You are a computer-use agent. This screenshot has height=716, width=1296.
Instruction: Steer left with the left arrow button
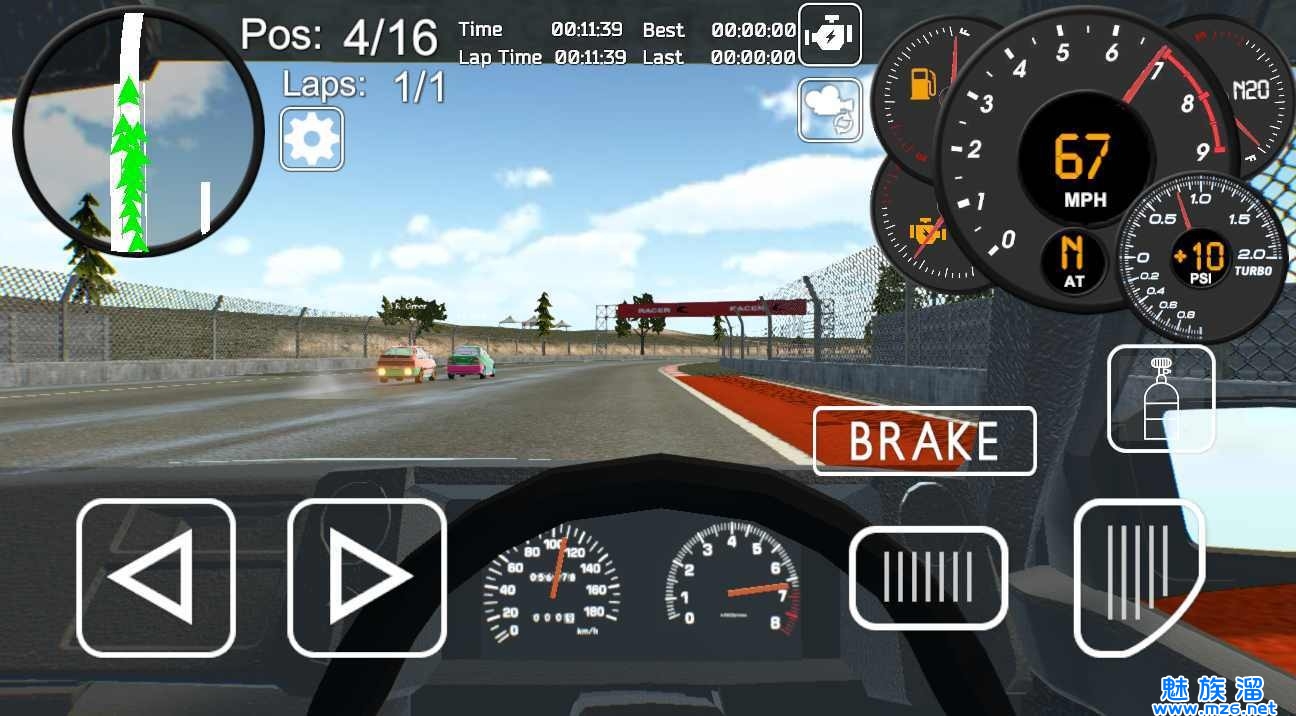(x=156, y=577)
